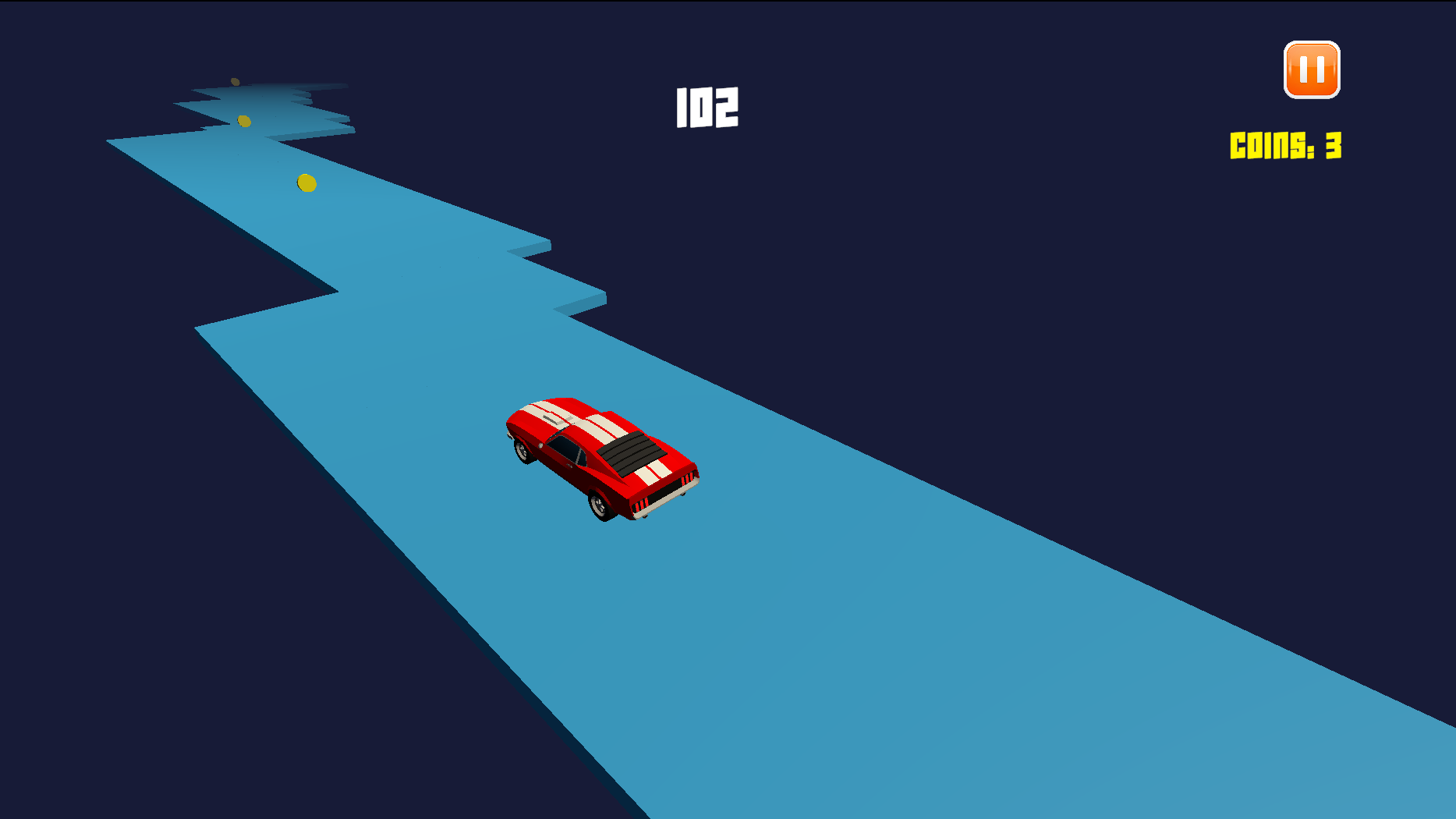Tap the pause bars icon top right
The height and width of the screenshot is (819, 1456).
(x=1312, y=70)
